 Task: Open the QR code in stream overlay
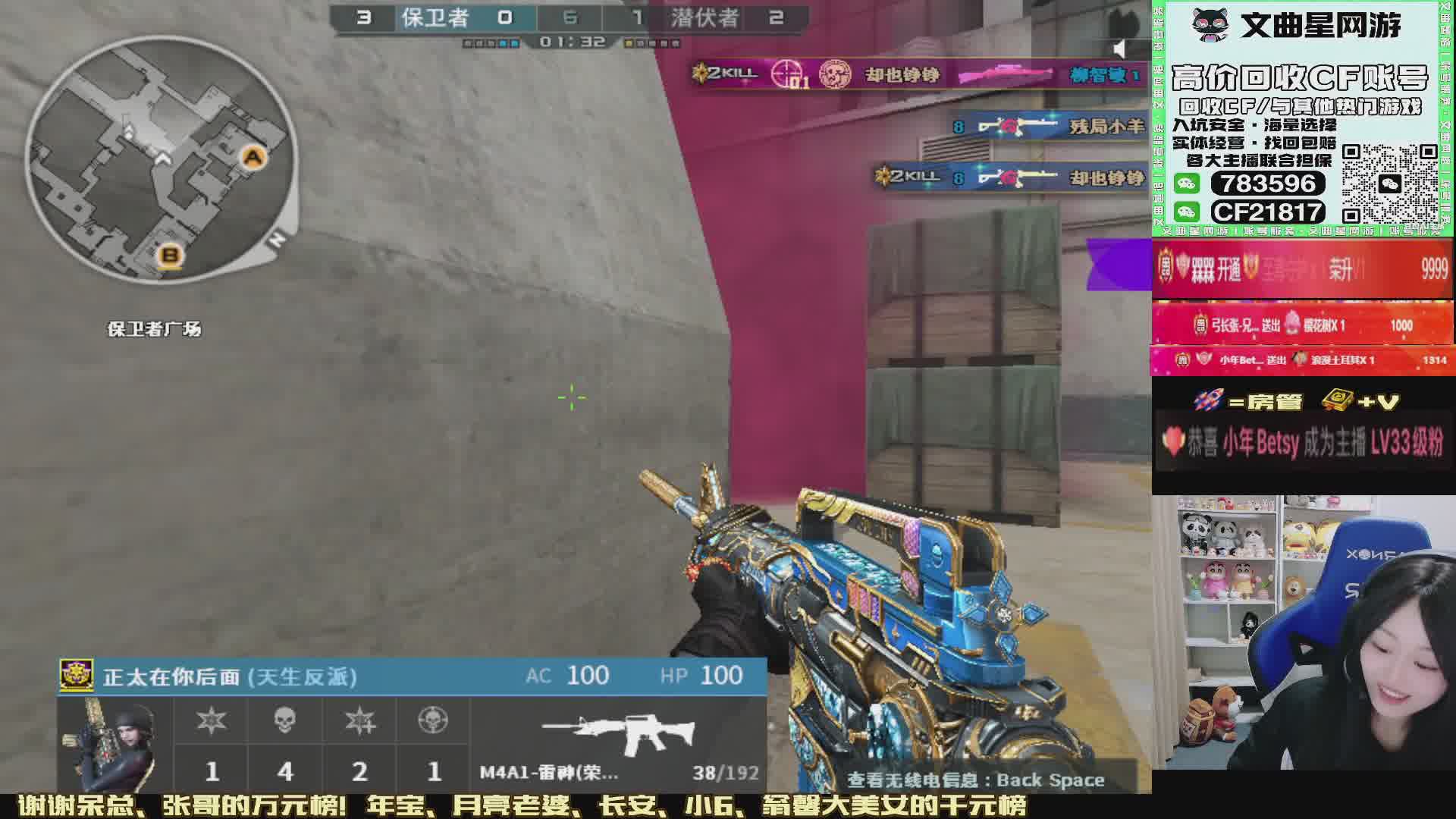click(1389, 184)
